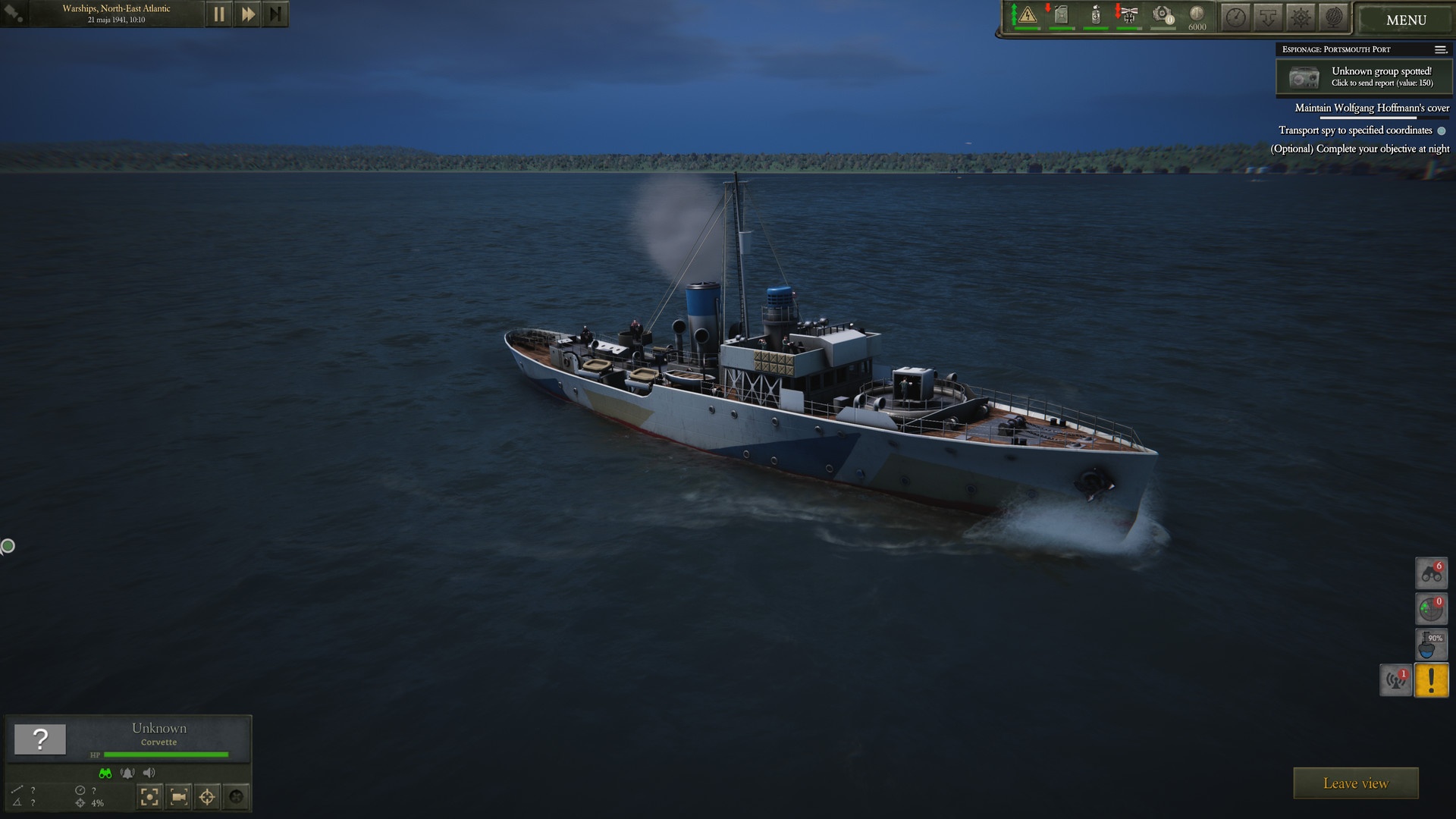Click the camera follow target button

tap(179, 796)
